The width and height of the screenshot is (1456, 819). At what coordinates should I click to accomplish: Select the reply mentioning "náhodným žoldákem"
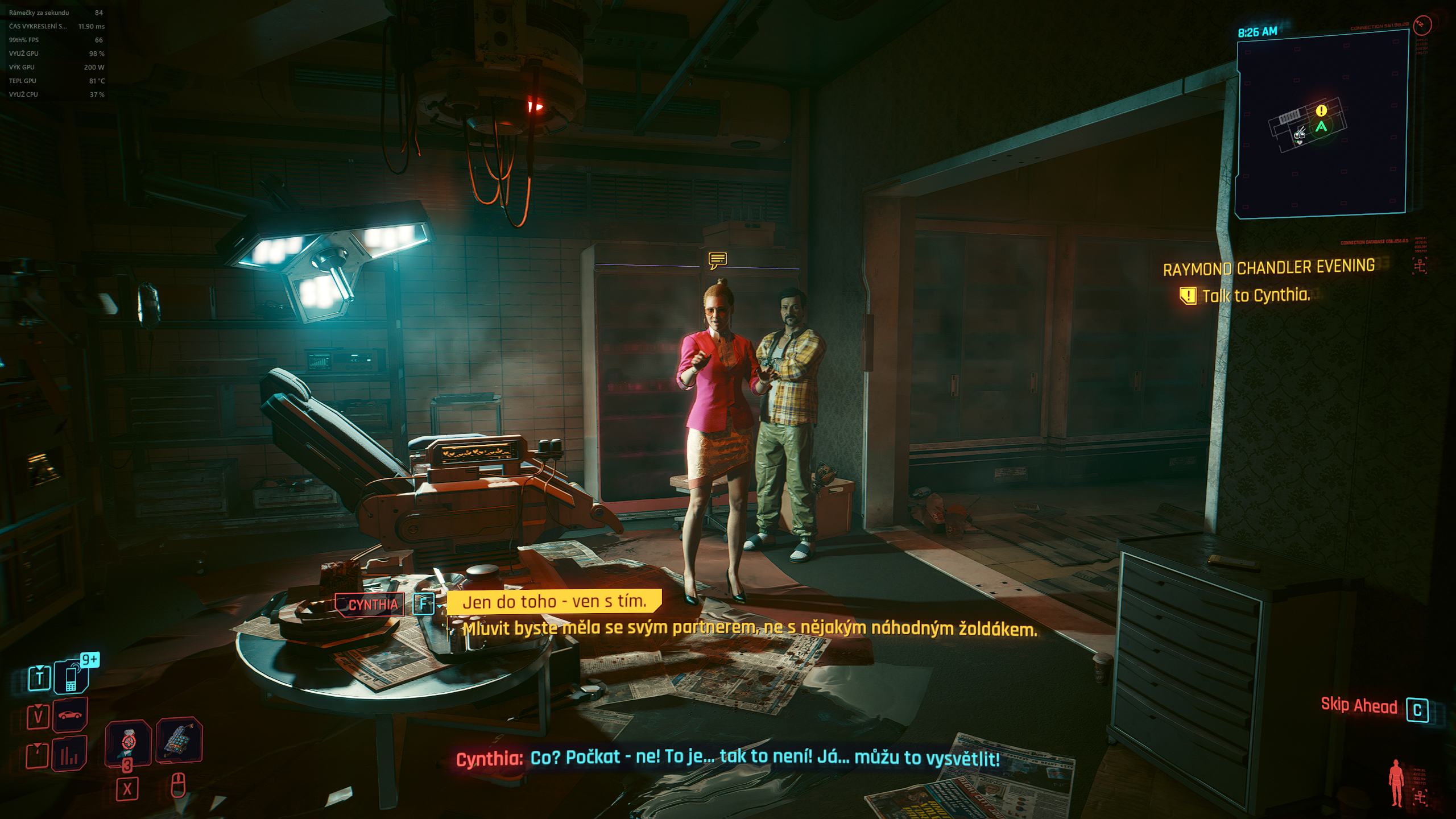(750, 628)
